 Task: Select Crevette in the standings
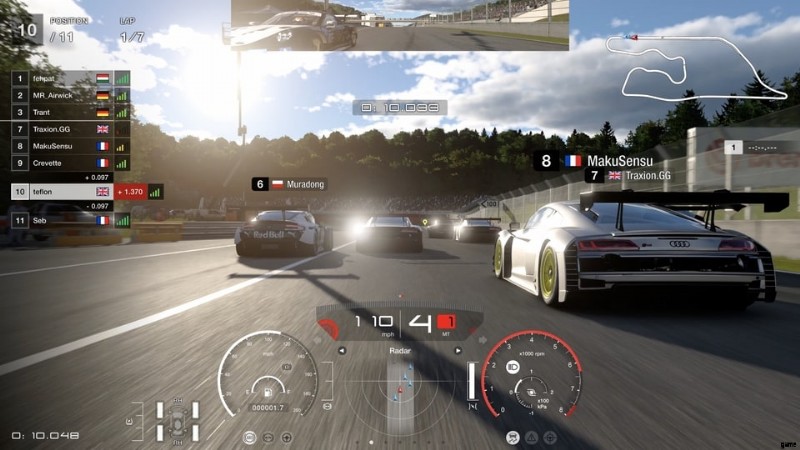click(60, 162)
